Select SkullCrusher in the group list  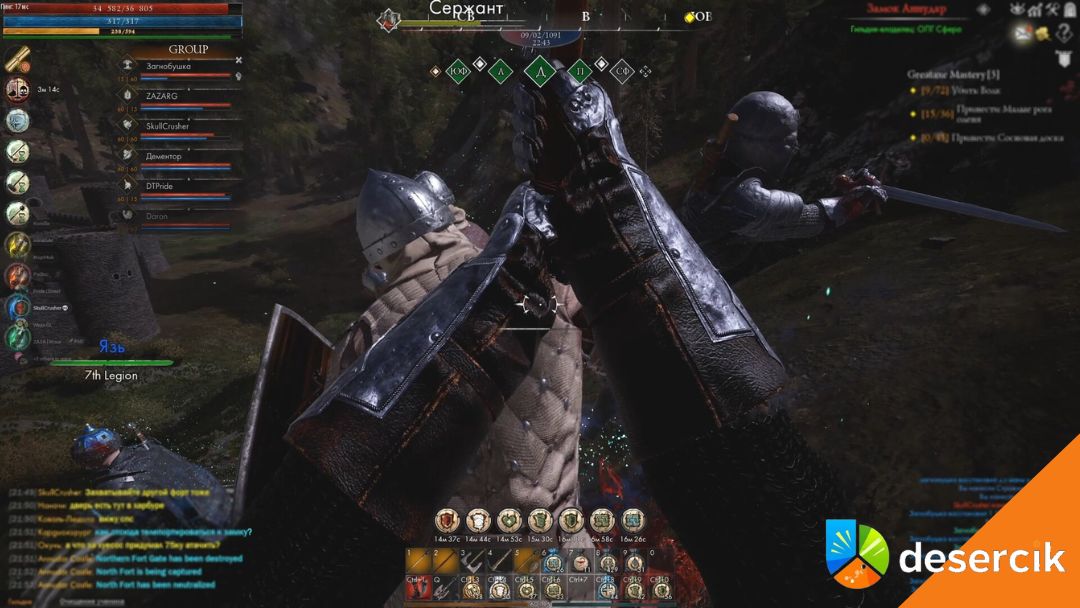(x=167, y=126)
